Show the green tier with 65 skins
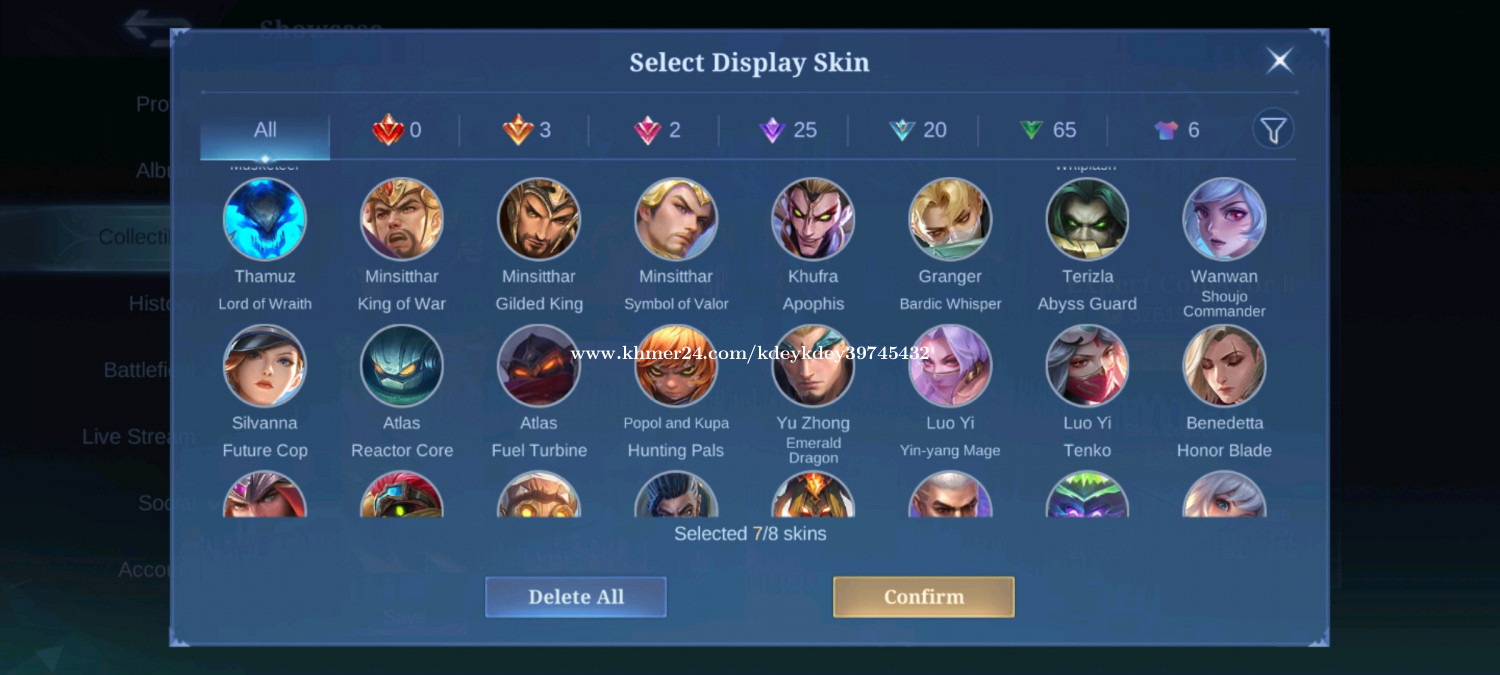This screenshot has height=675, width=1500. tap(1047, 130)
